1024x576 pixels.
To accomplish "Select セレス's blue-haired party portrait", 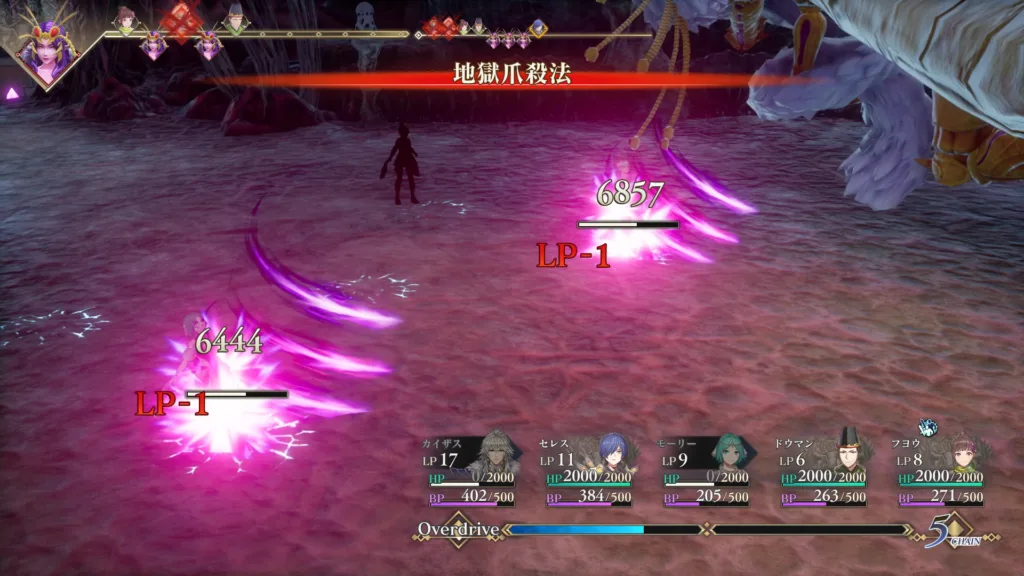I will [x=612, y=458].
